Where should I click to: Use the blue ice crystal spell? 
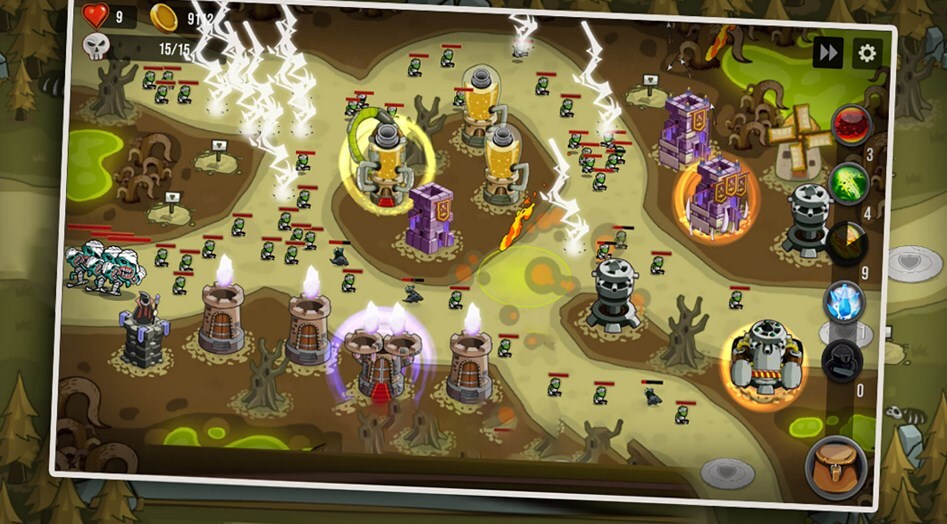(843, 301)
